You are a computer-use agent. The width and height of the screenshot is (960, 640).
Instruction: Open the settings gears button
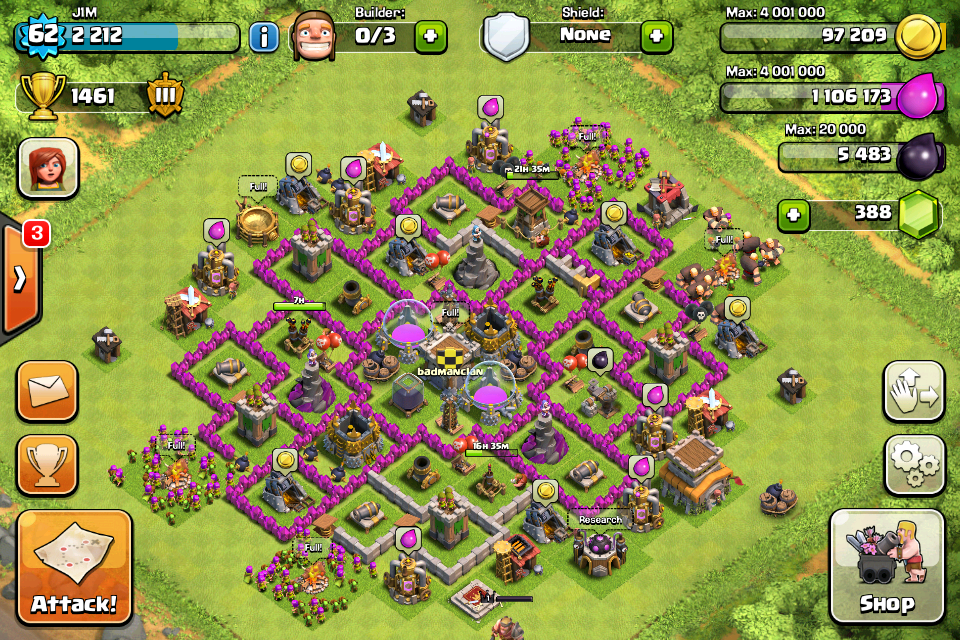pos(914,466)
